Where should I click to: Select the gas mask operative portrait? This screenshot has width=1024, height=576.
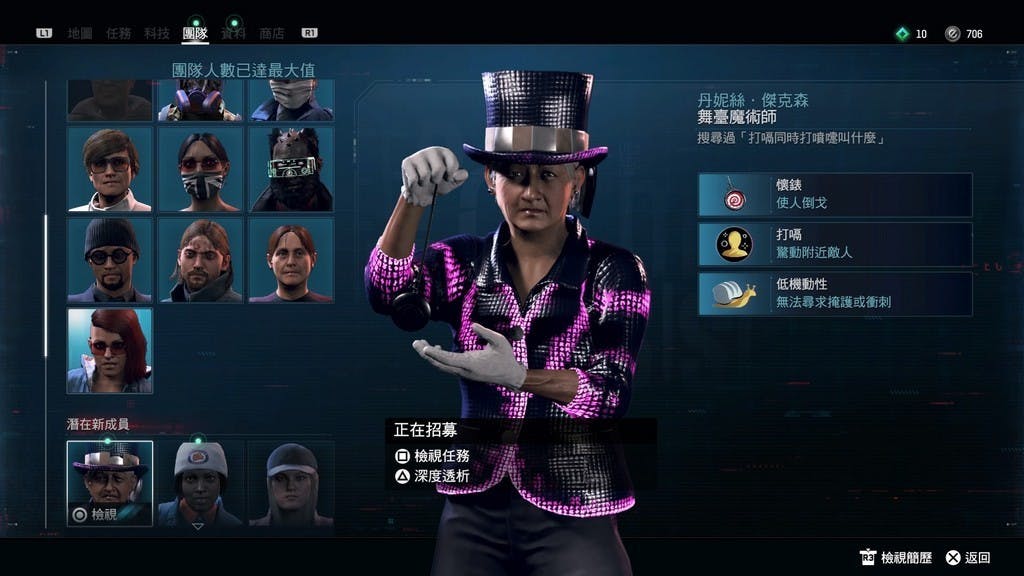coord(200,101)
